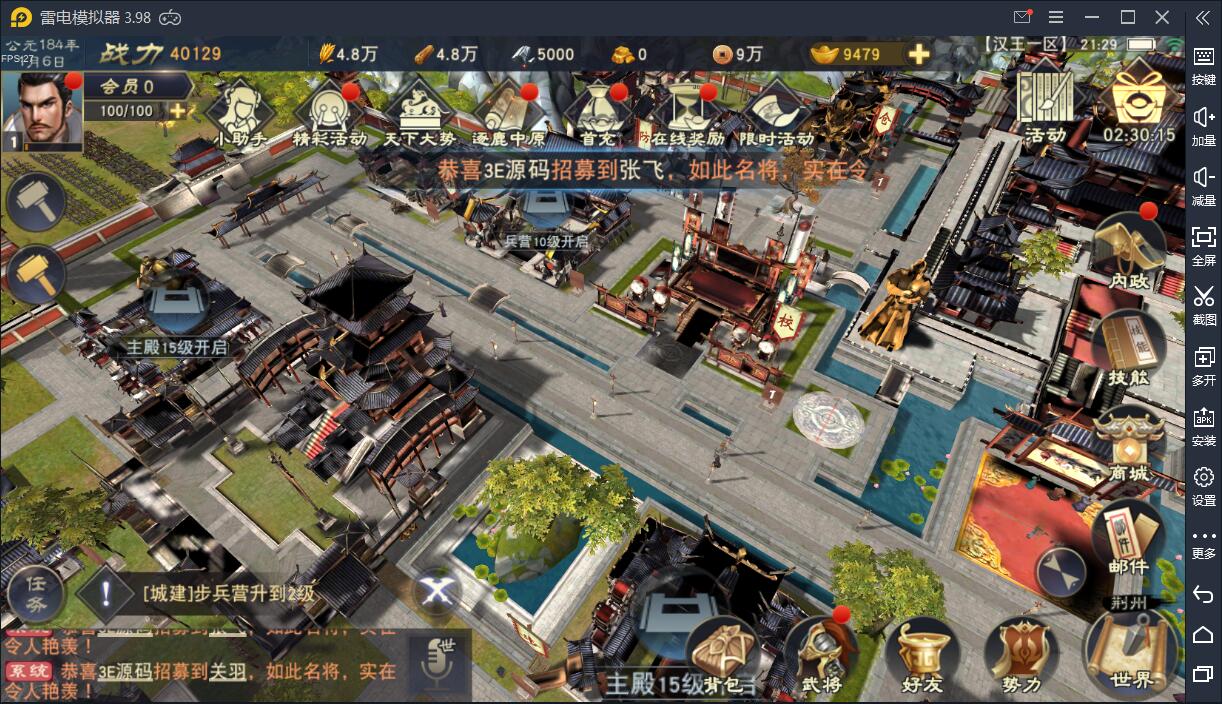The width and height of the screenshot is (1222, 704).
Task: Open the 内政 internal affairs menu
Action: [x=1129, y=250]
